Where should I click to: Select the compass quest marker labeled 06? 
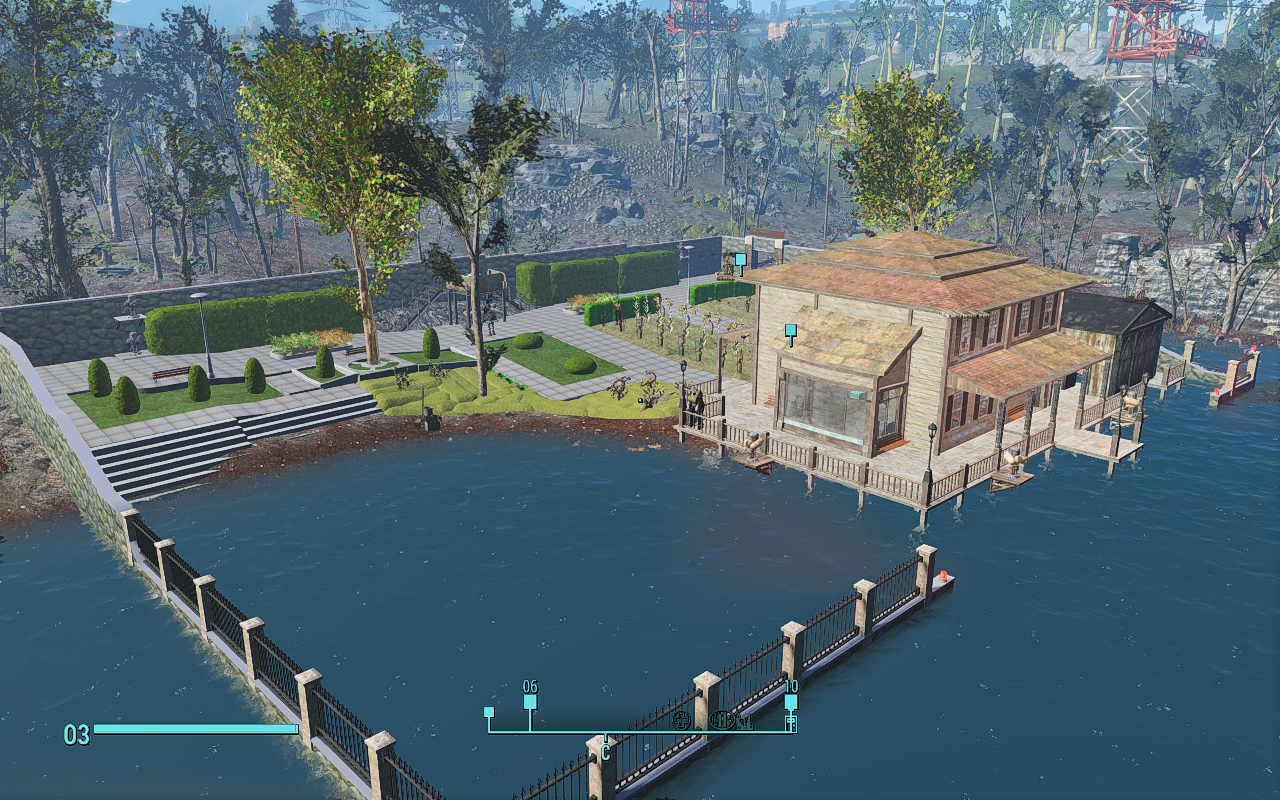pos(530,701)
